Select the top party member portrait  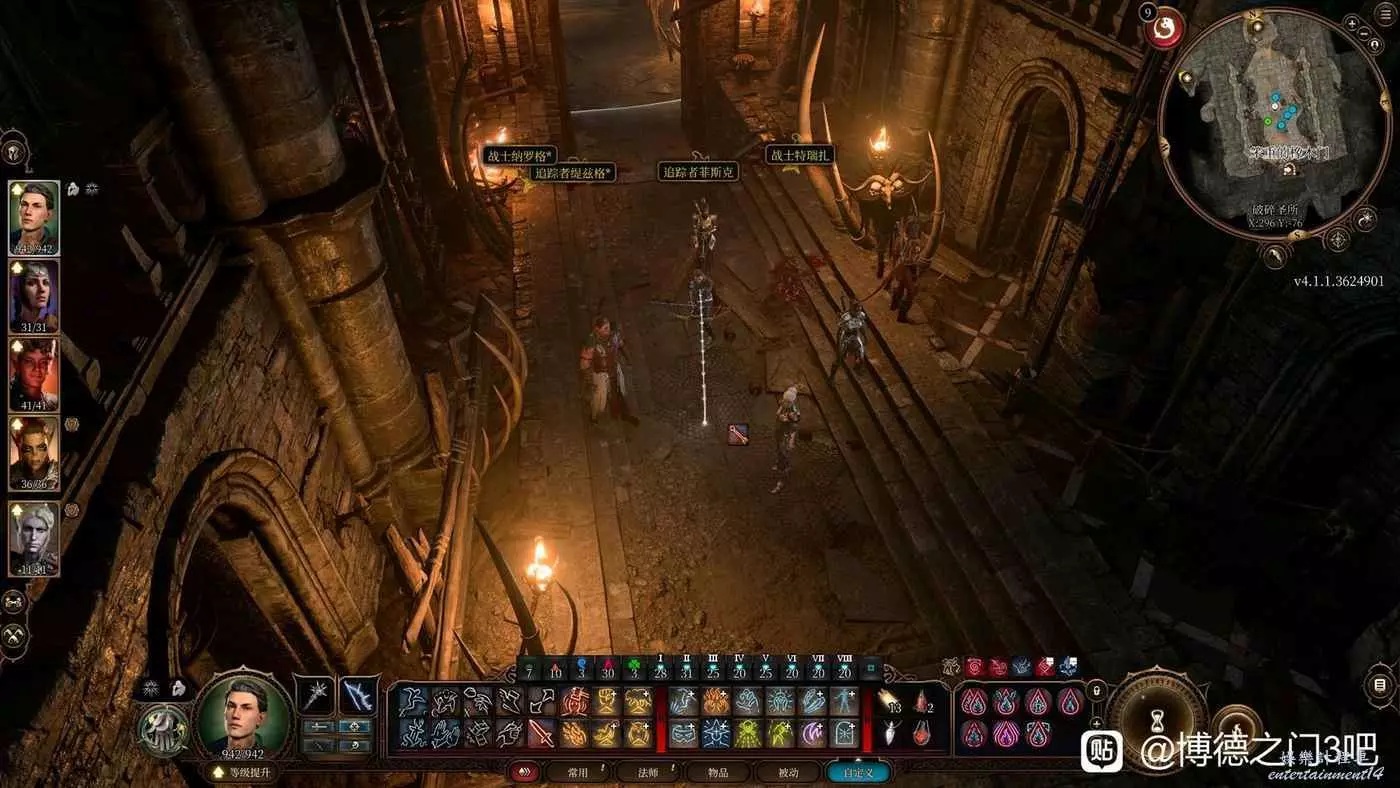[x=34, y=217]
